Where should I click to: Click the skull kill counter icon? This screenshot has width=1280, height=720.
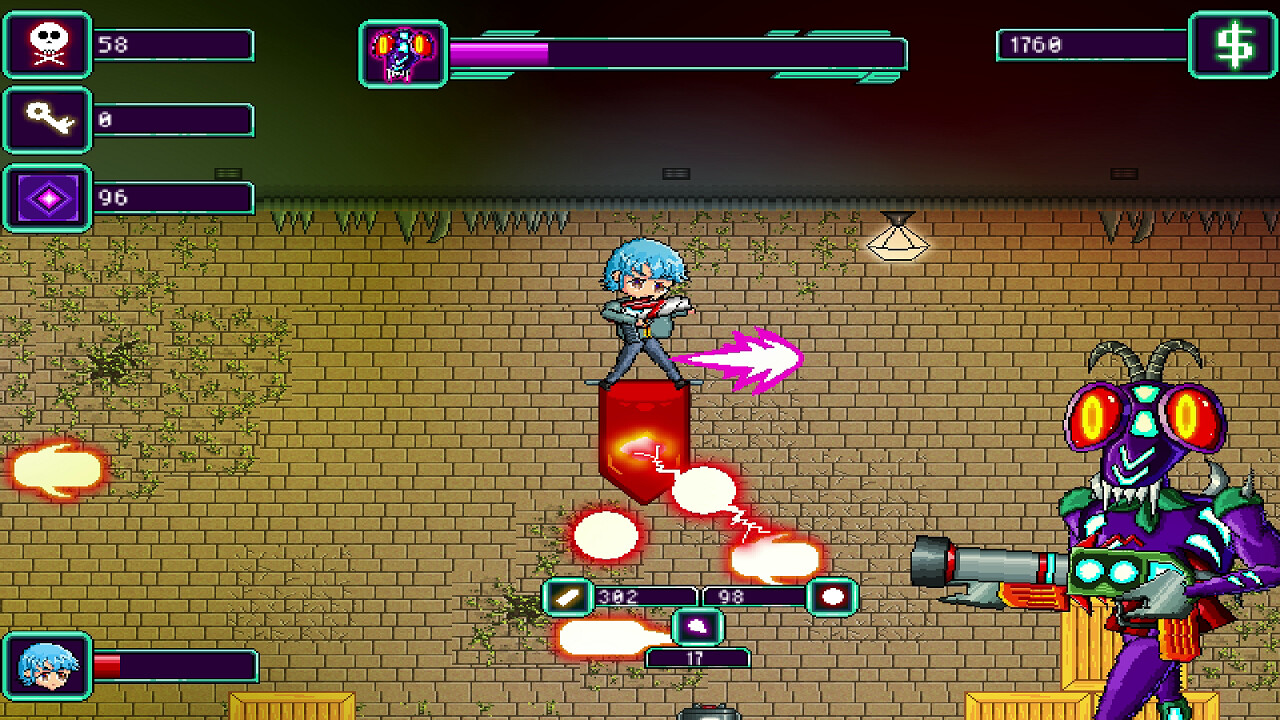click(x=46, y=44)
